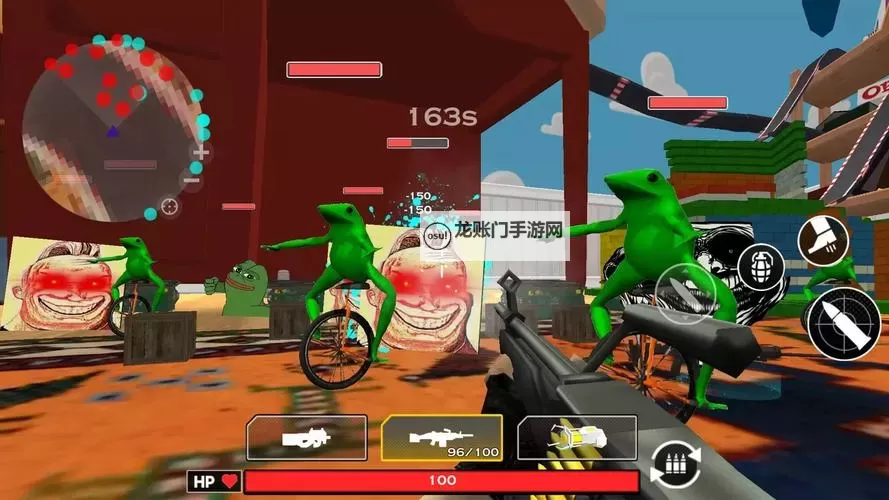Tap the crosshair icon below the minimap

tap(170, 206)
